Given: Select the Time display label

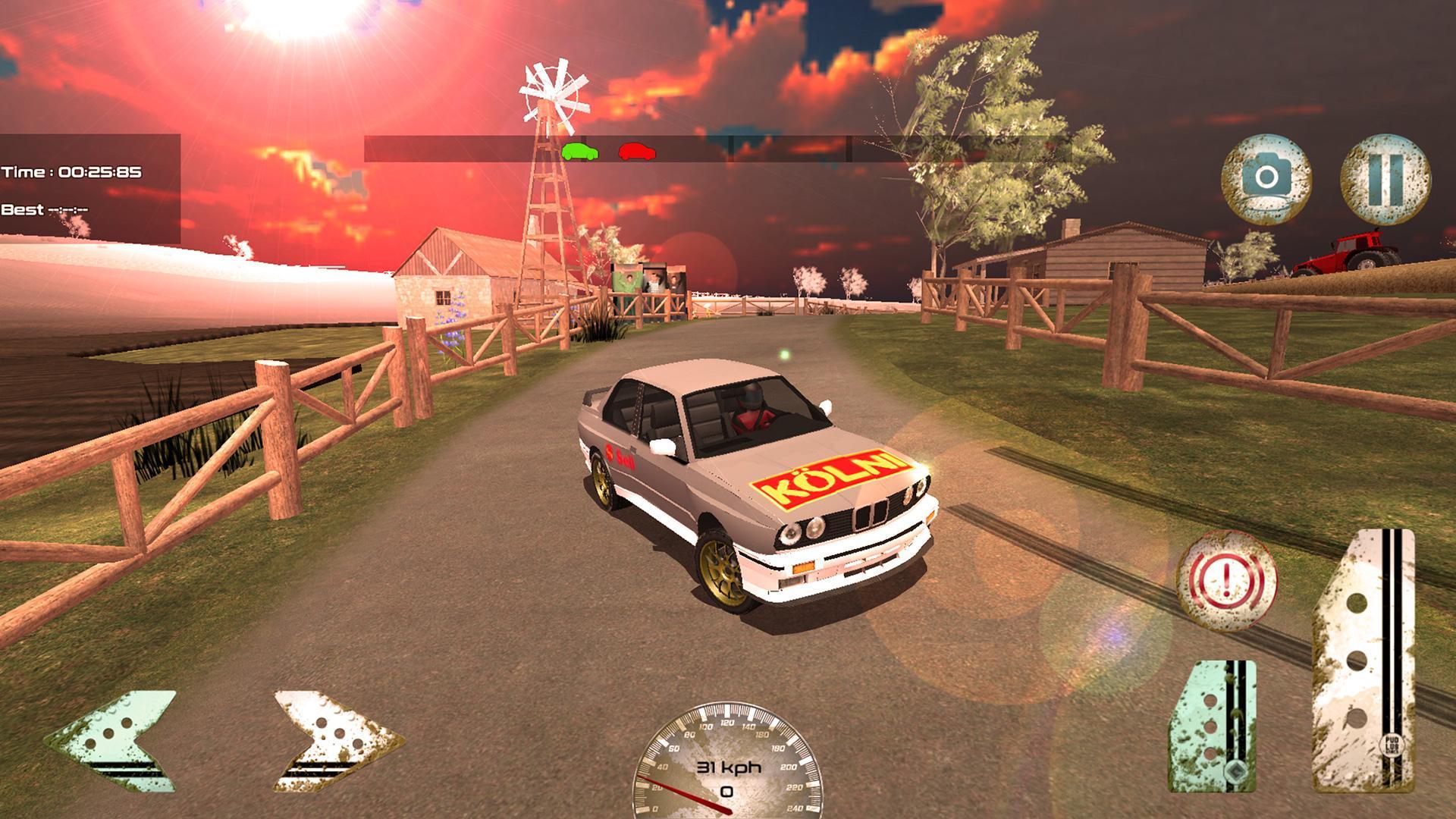Looking at the screenshot, I should point(72,171).
